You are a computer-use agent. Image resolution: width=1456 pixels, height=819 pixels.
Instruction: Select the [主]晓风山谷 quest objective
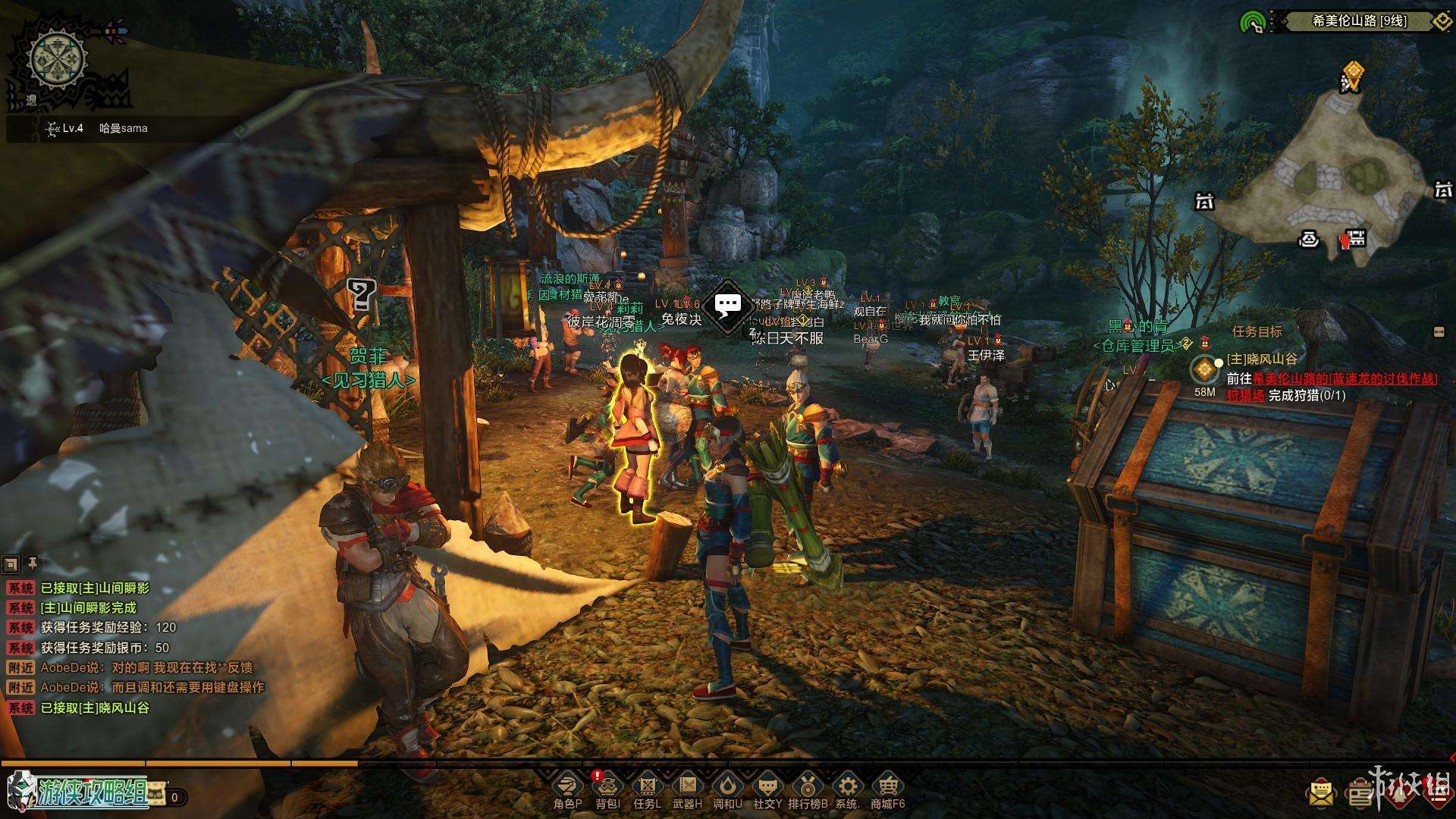point(1261,359)
